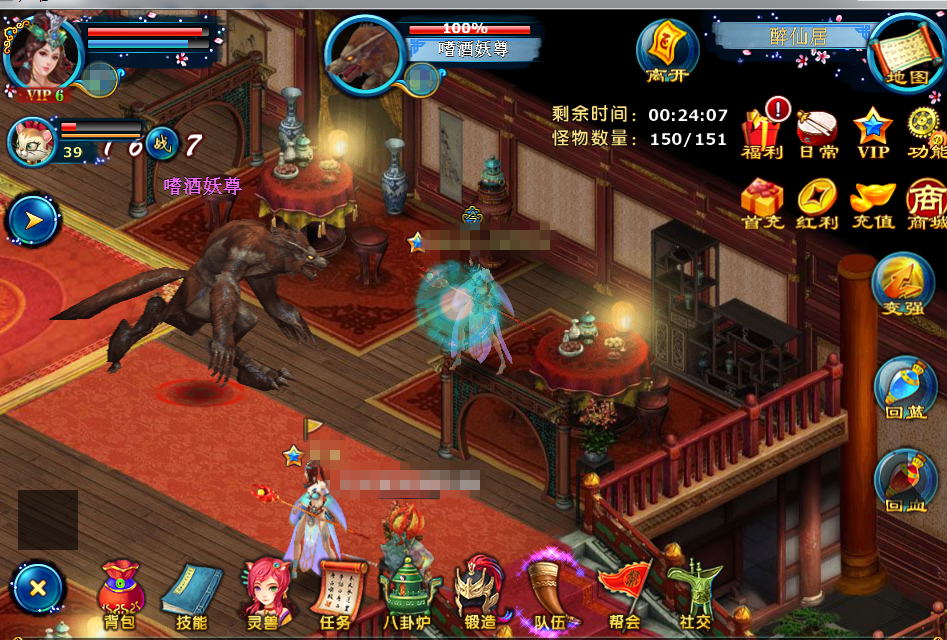Open the 福利 welfare gift icon
The width and height of the screenshot is (947, 640).
click(762, 132)
